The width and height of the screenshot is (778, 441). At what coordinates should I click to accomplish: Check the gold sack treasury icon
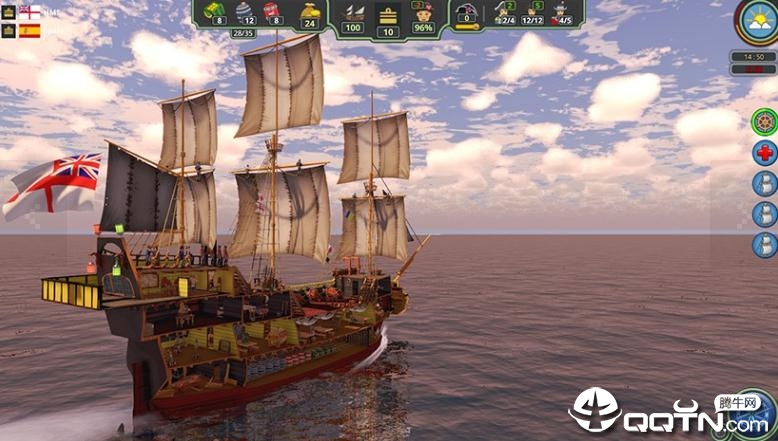310,12
